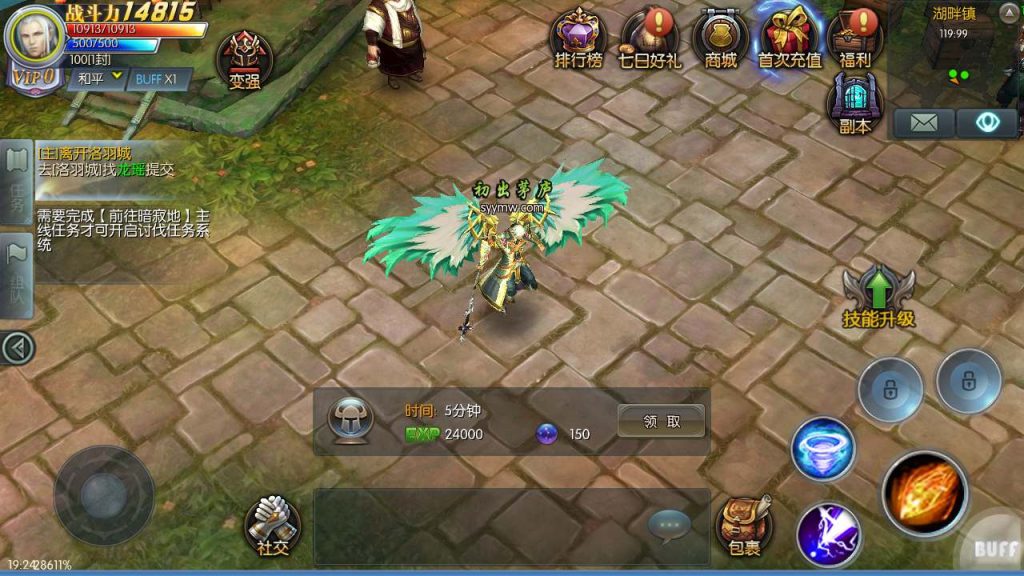Open the mail envelope button

pos(923,123)
